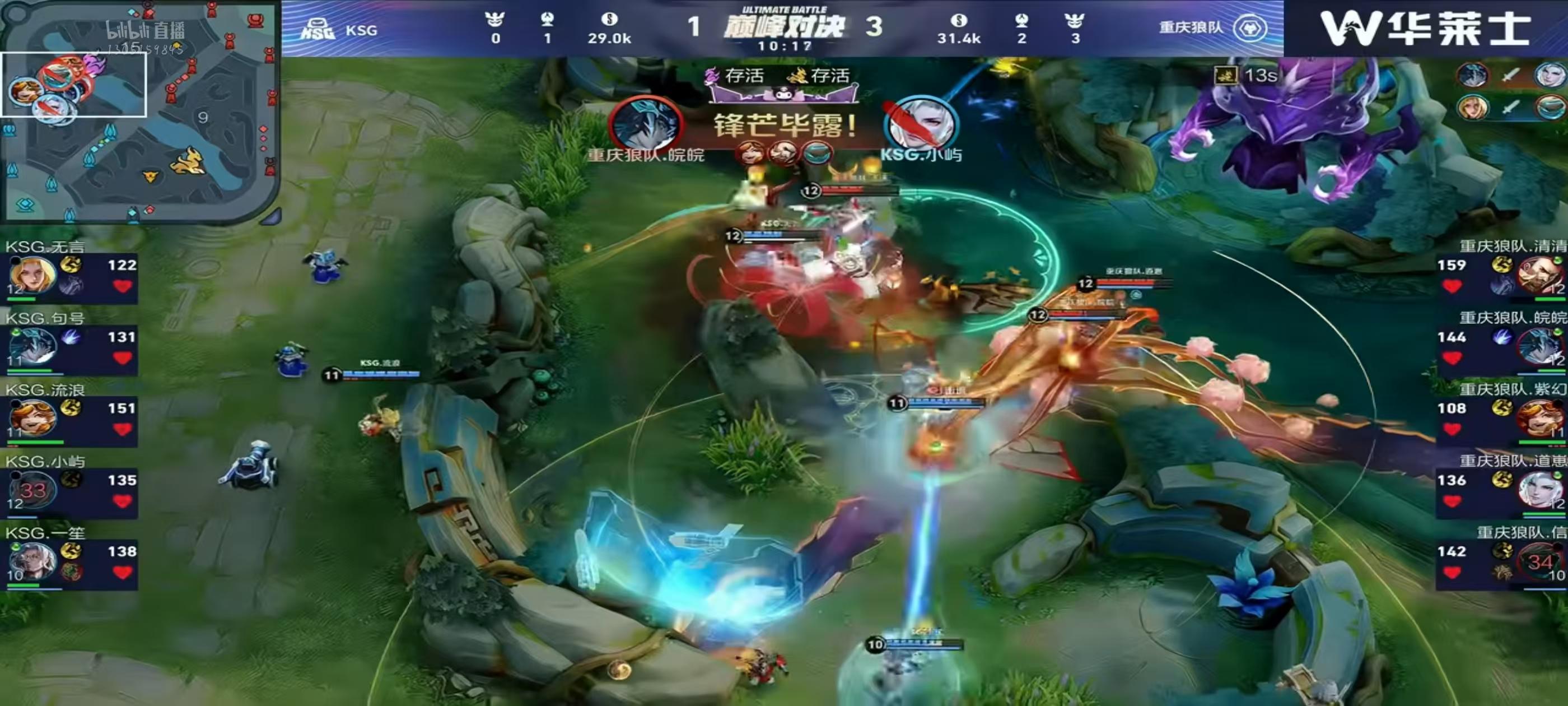Screen dimensions: 1568x706
Task: Open the bilibili 直播 watermark logo
Action: [145, 30]
